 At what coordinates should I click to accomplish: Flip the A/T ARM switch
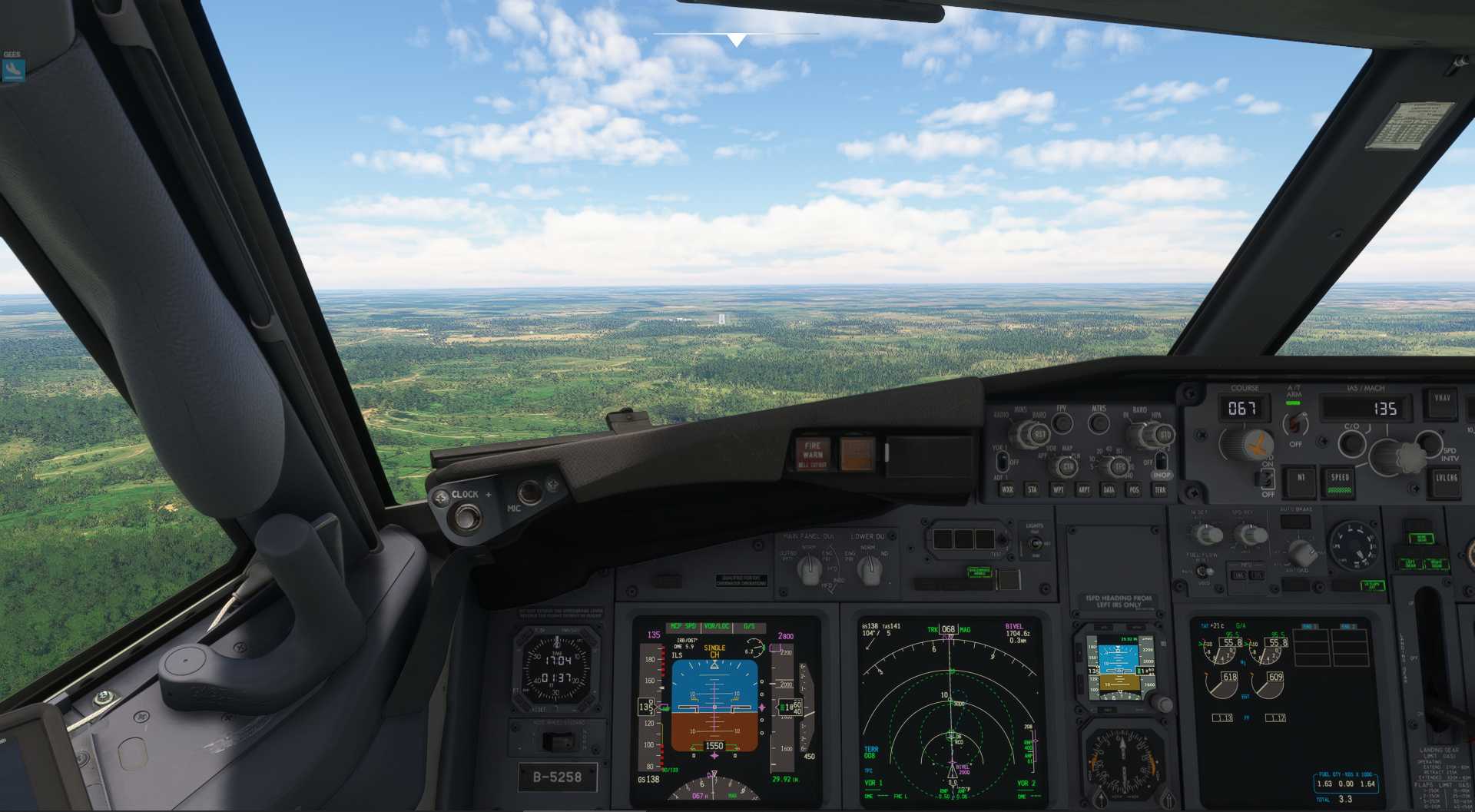(1295, 423)
